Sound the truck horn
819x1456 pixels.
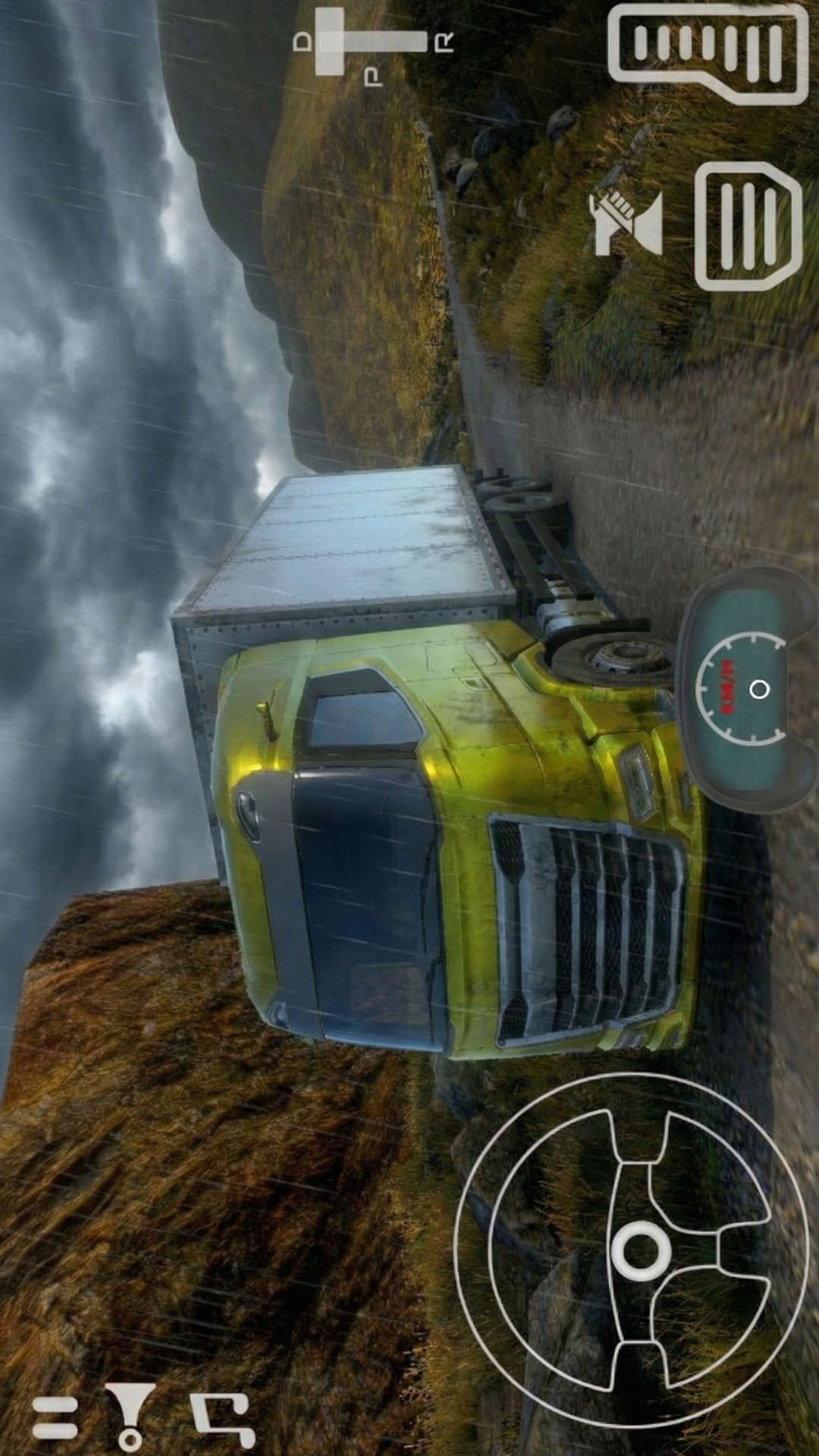click(x=626, y=222)
